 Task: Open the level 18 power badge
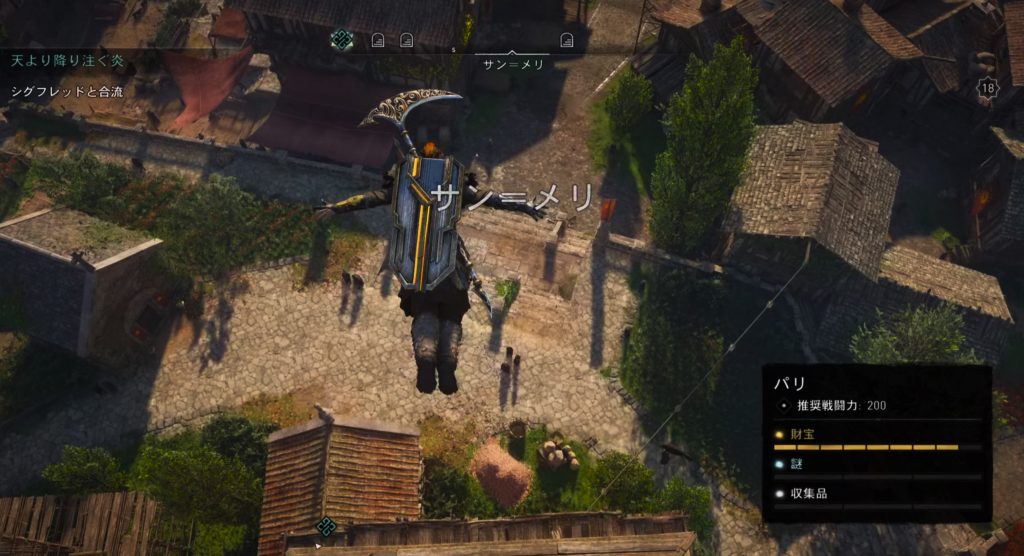tap(988, 88)
